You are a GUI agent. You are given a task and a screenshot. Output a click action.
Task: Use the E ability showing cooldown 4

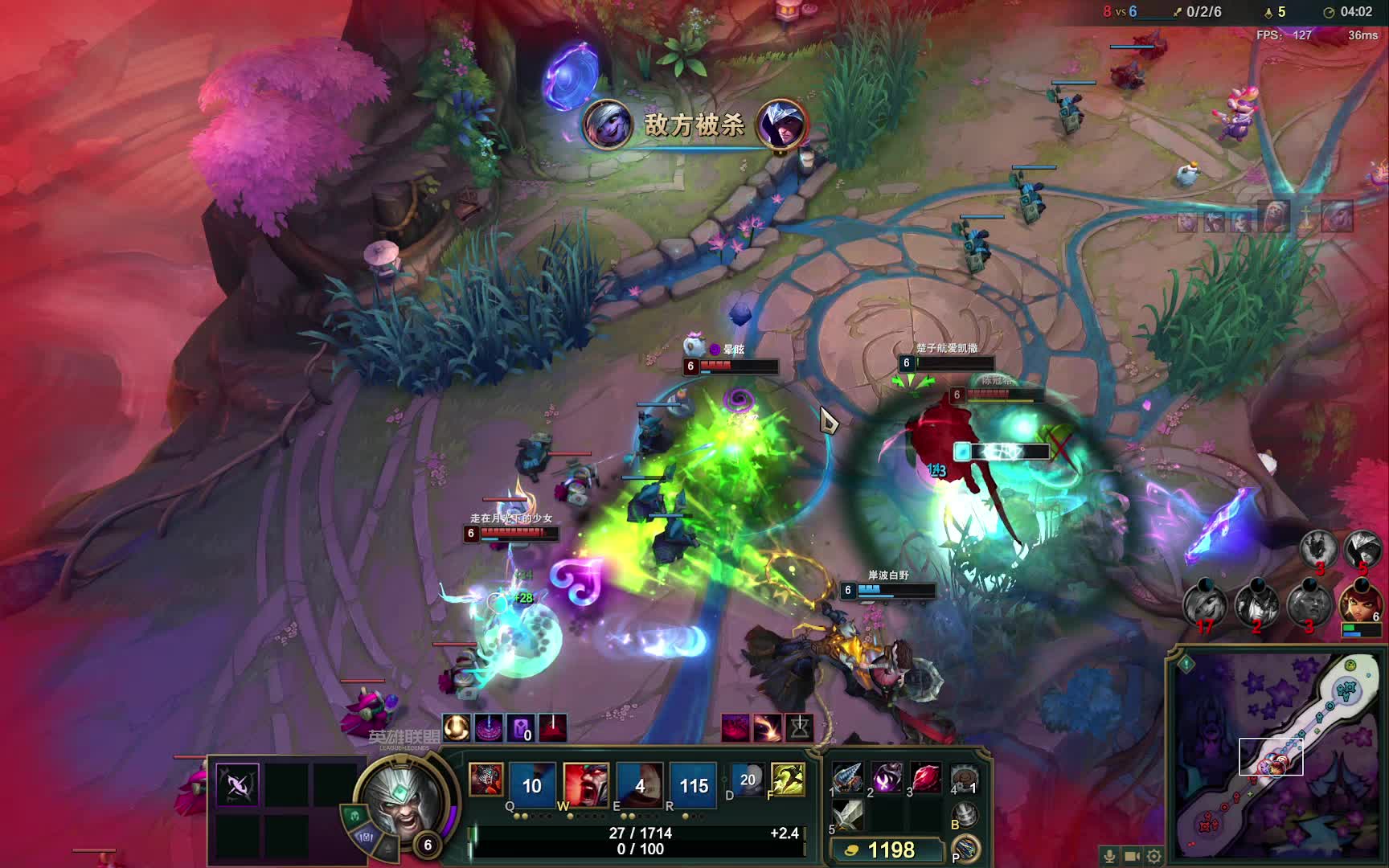(x=640, y=784)
